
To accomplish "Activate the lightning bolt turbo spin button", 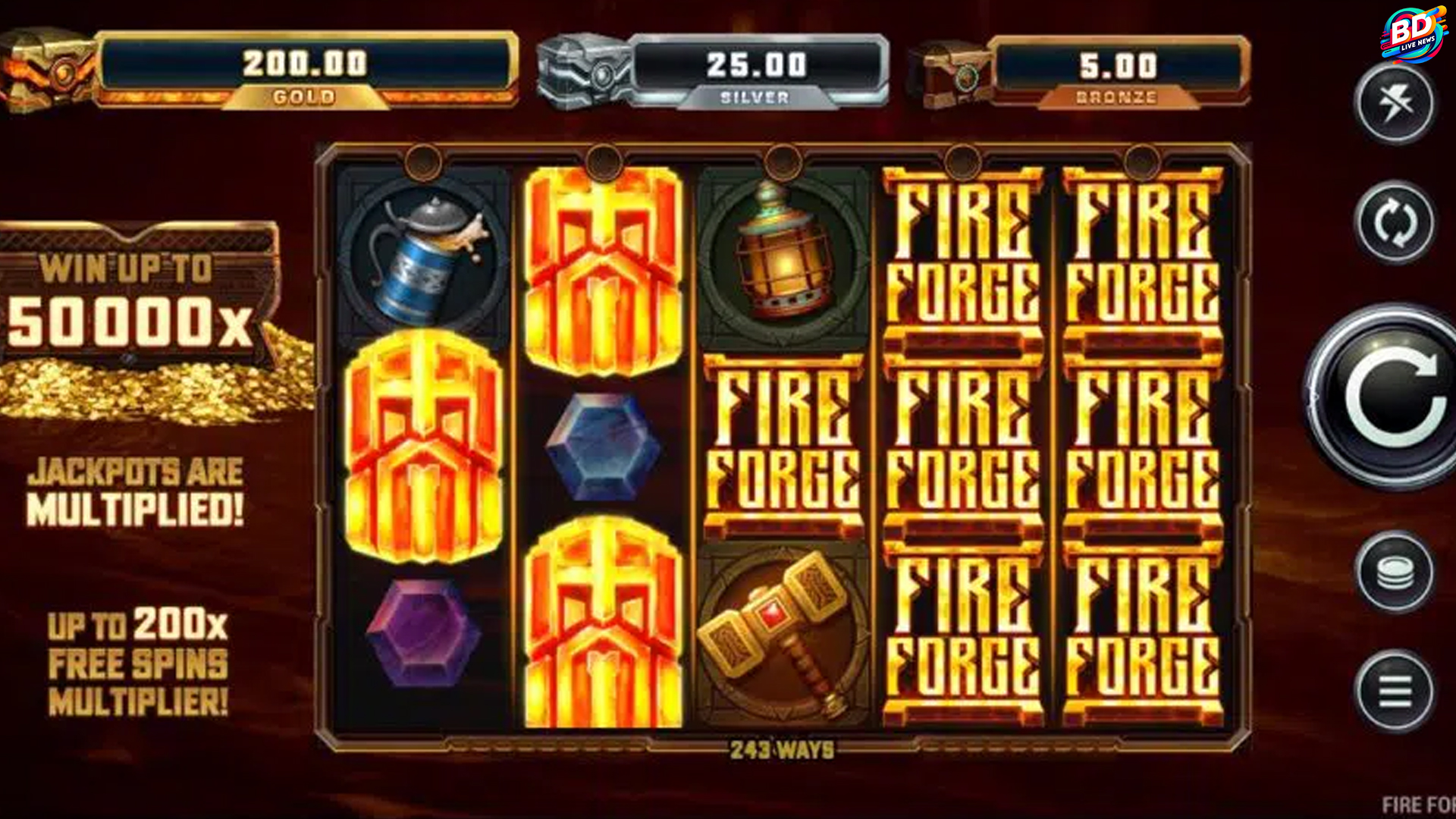I will (x=1395, y=102).
